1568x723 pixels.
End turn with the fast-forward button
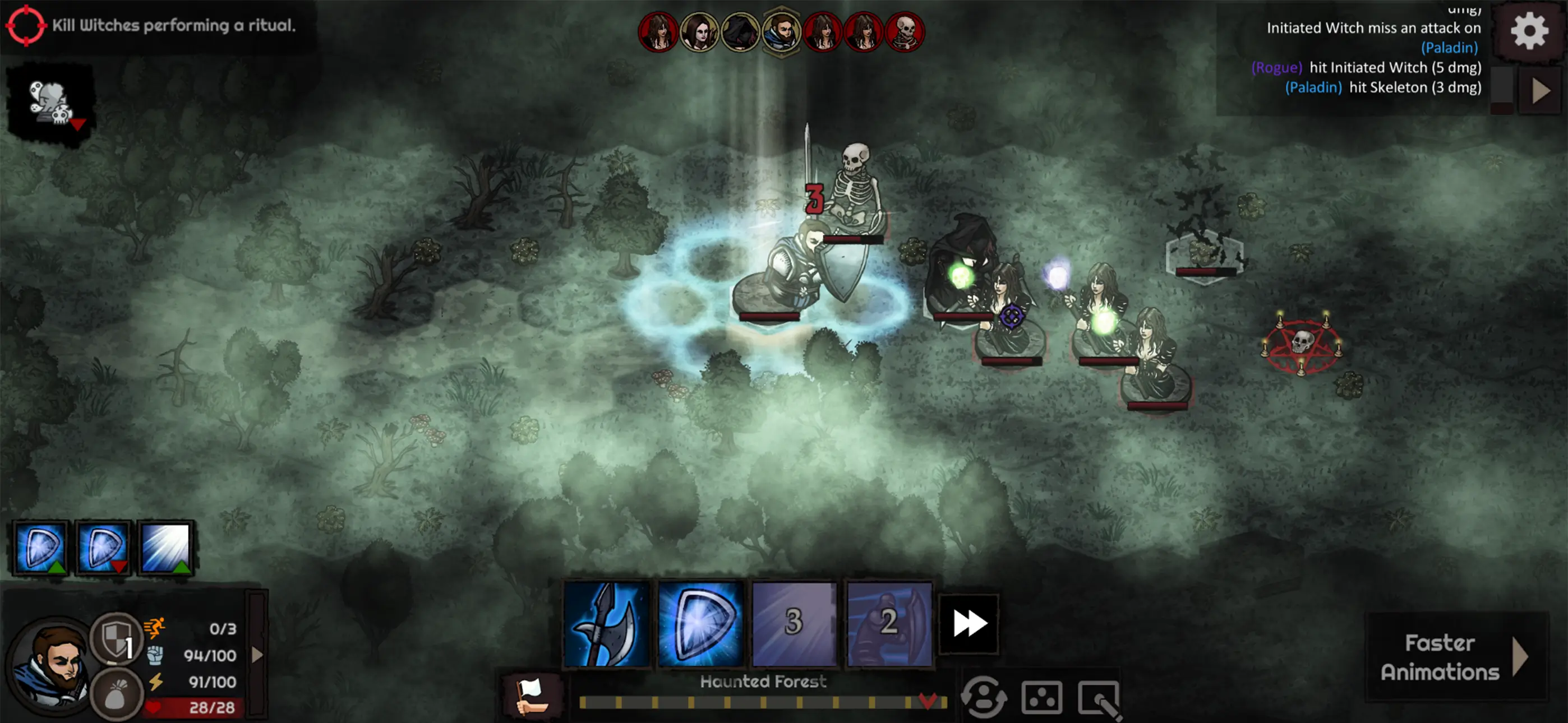click(x=969, y=623)
